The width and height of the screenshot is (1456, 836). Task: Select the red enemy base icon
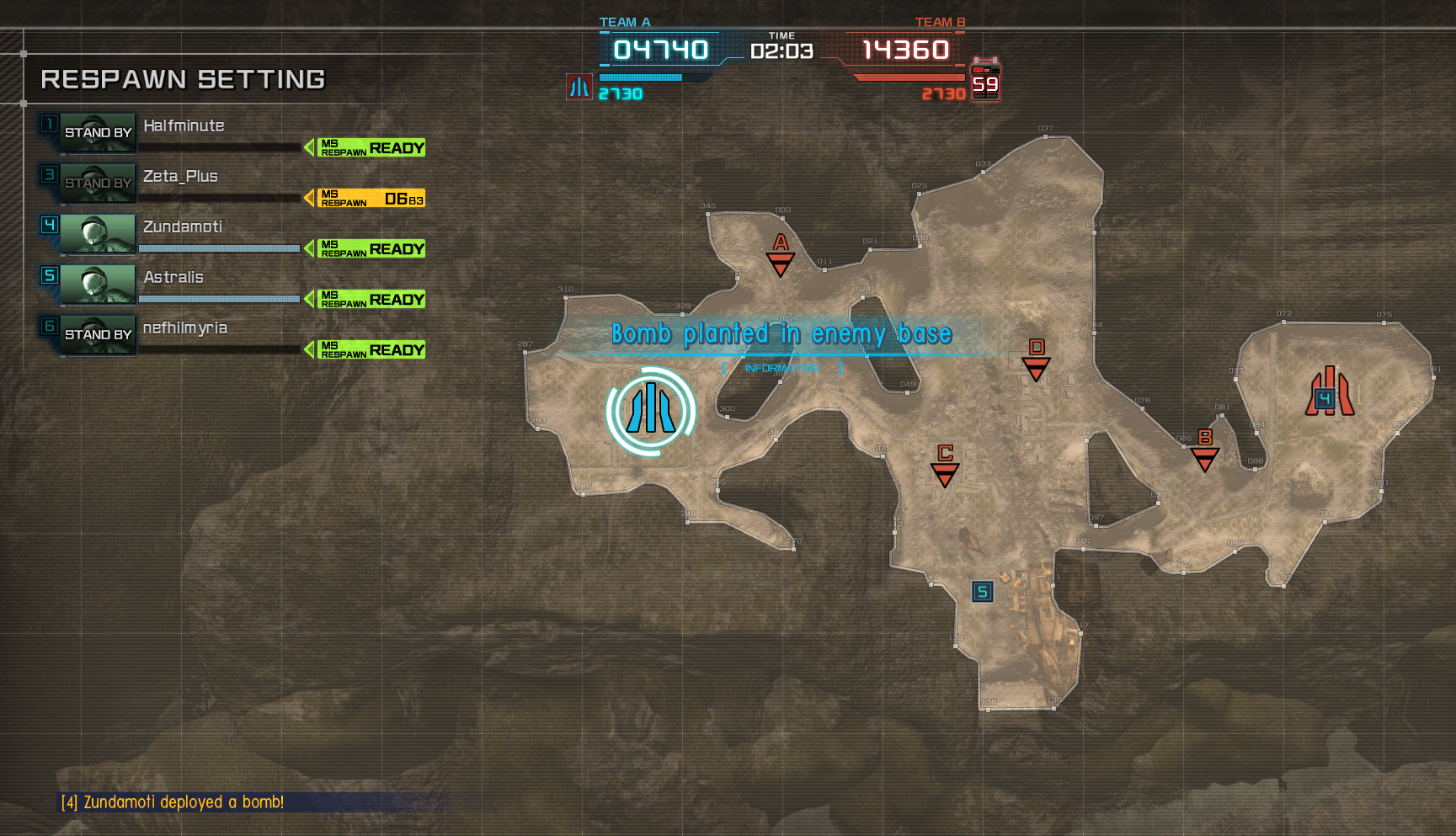(x=1329, y=392)
